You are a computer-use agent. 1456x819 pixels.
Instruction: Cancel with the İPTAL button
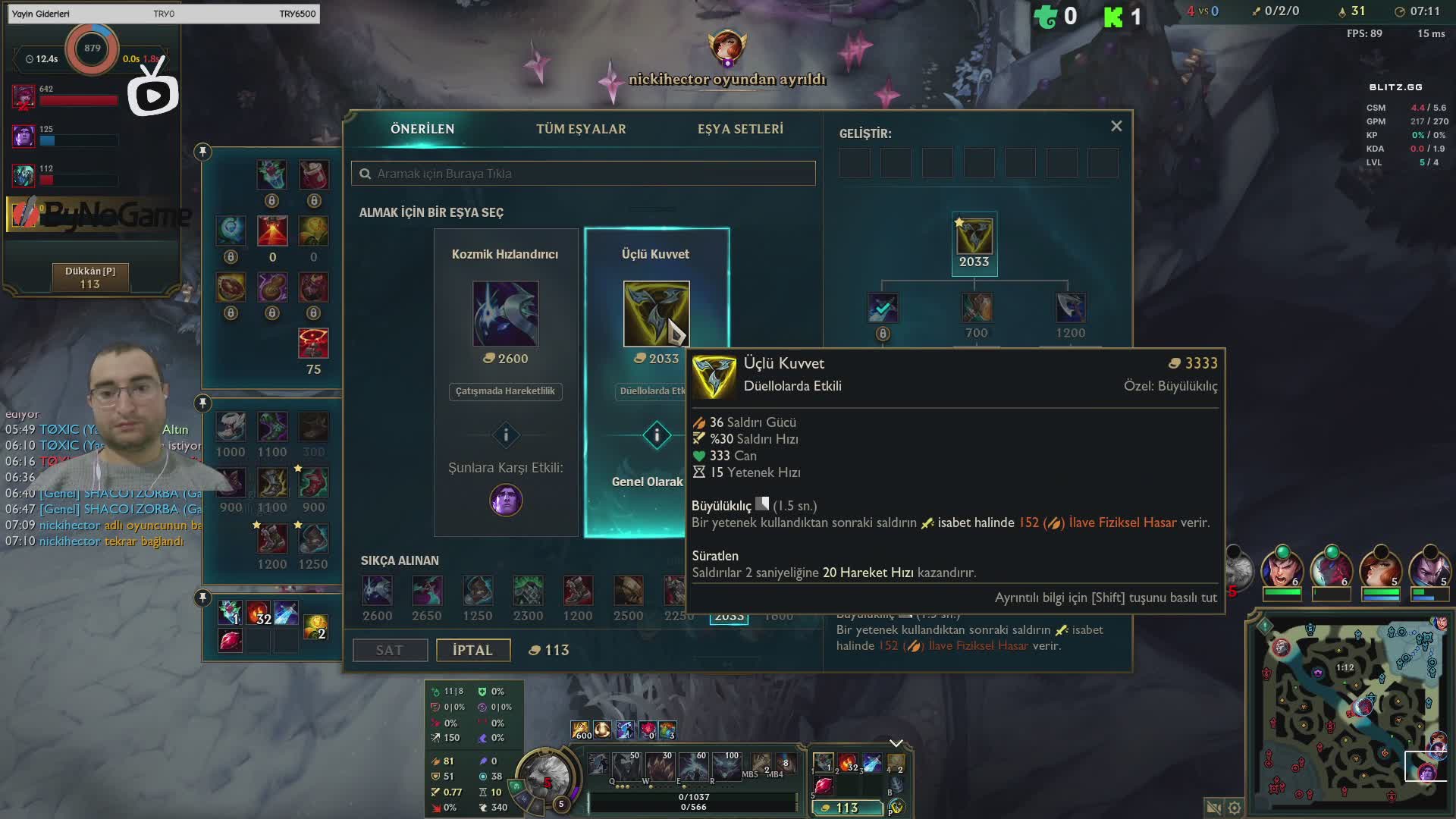[472, 650]
